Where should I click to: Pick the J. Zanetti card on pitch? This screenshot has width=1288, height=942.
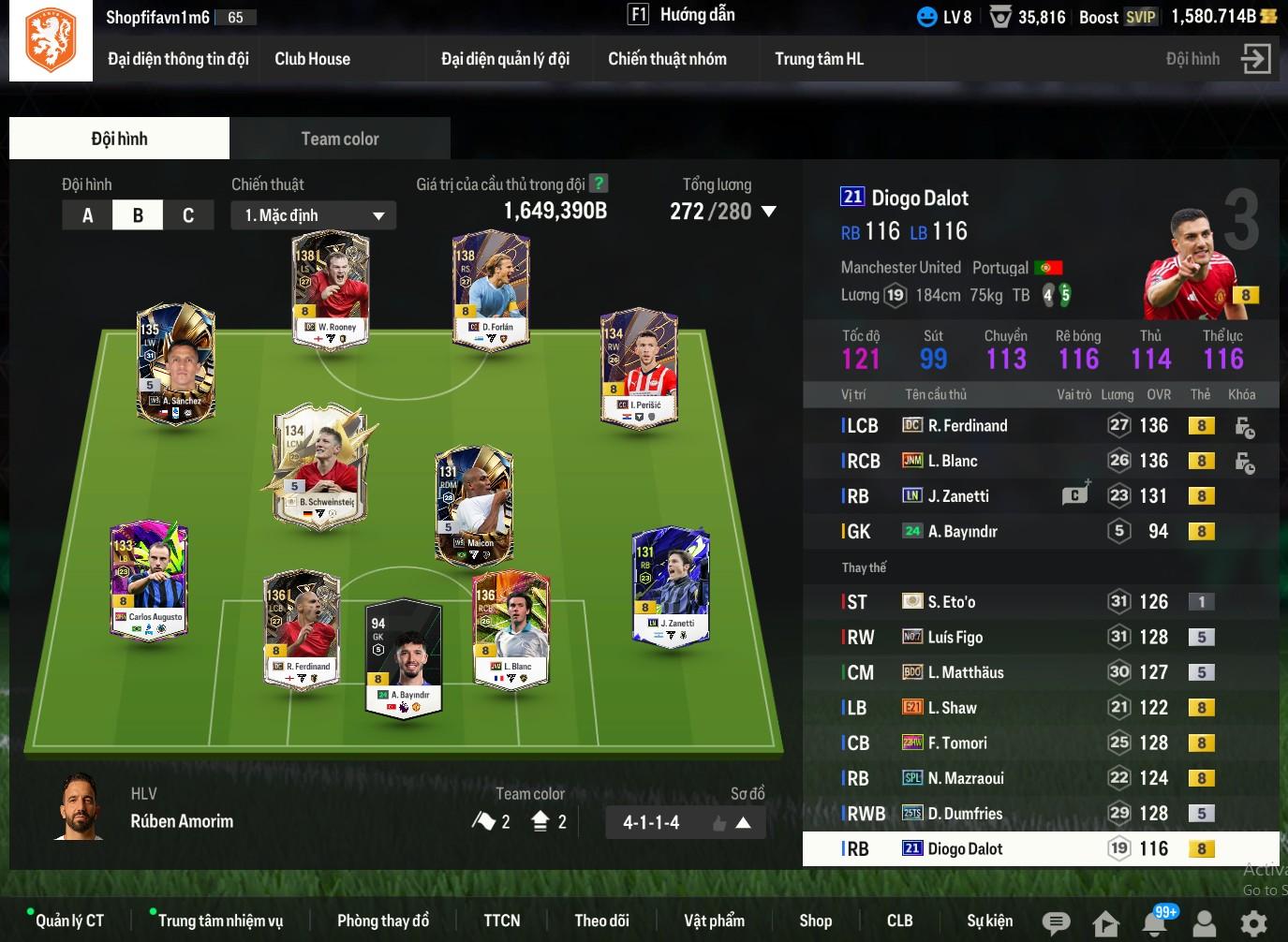671,586
